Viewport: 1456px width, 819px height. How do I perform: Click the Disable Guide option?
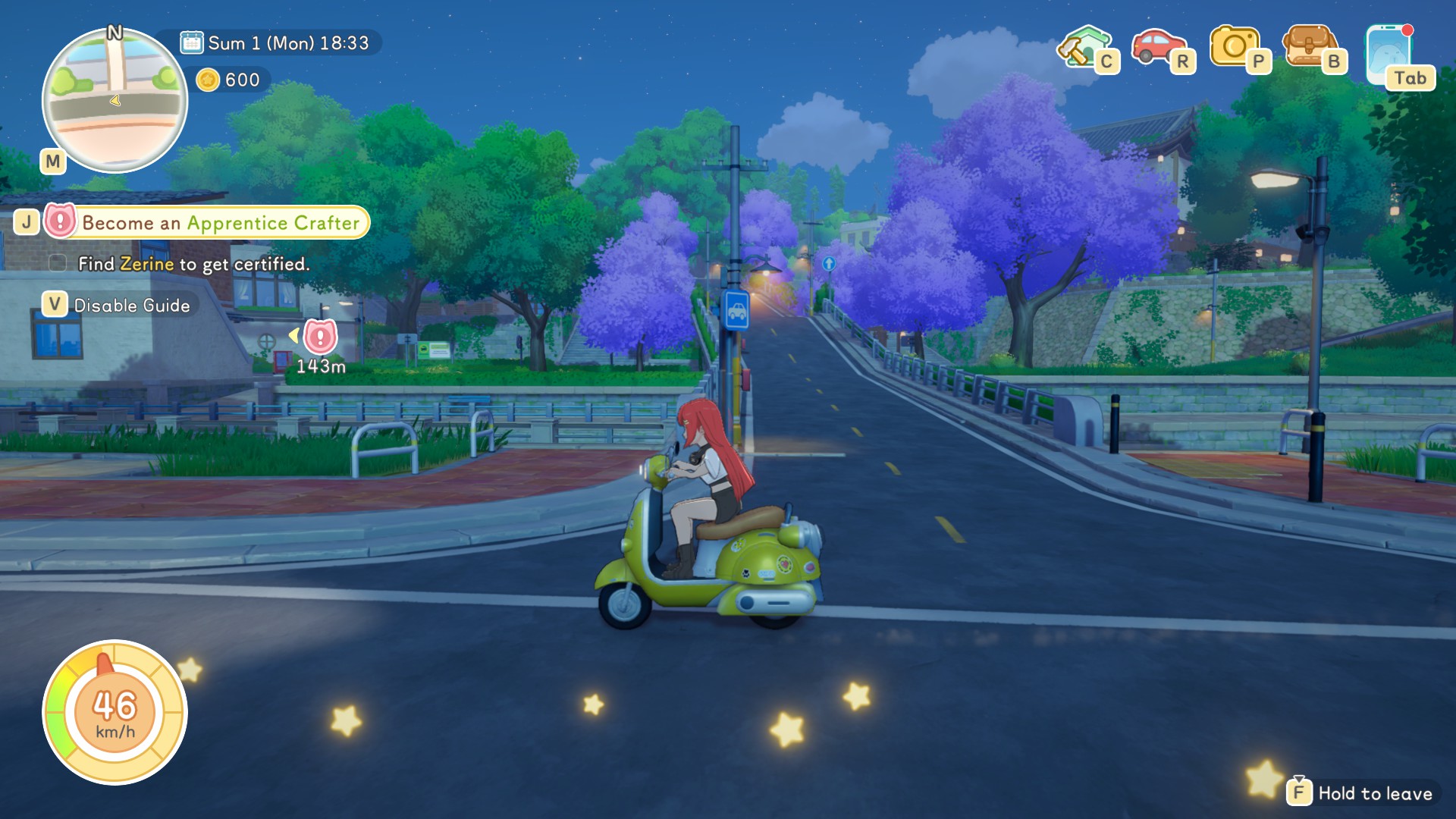point(131,306)
